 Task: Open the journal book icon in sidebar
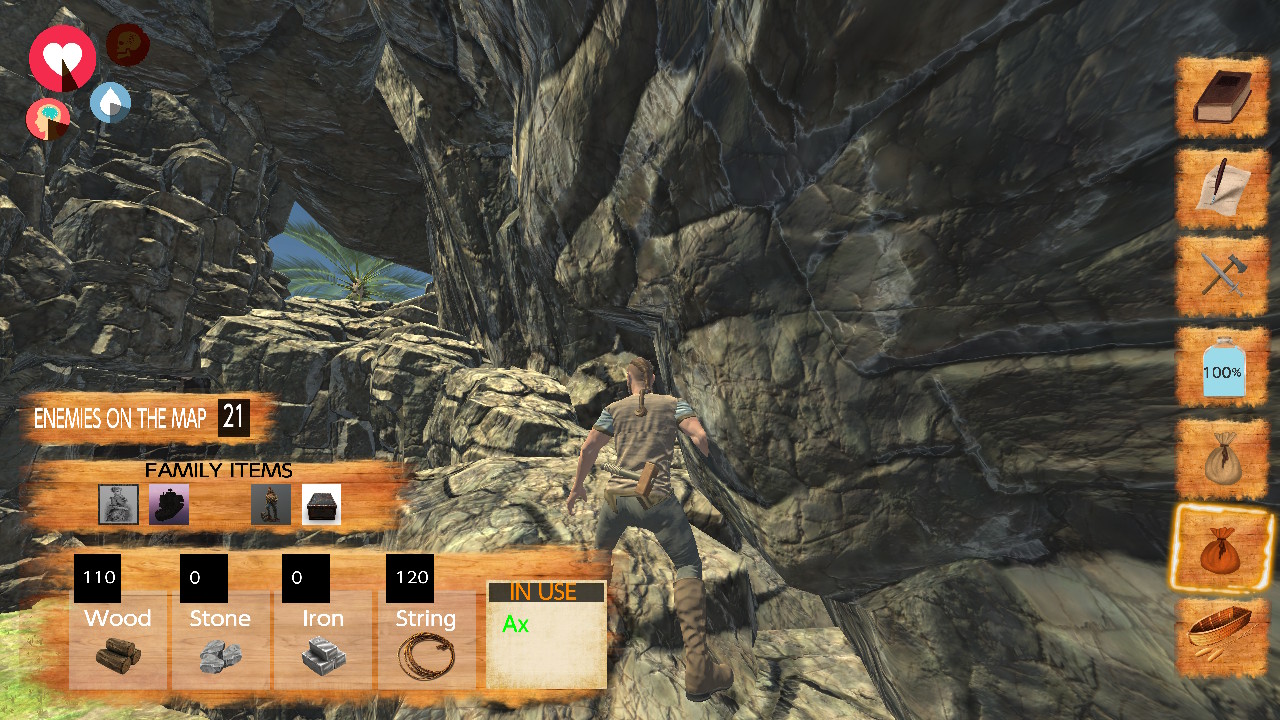point(1221,98)
